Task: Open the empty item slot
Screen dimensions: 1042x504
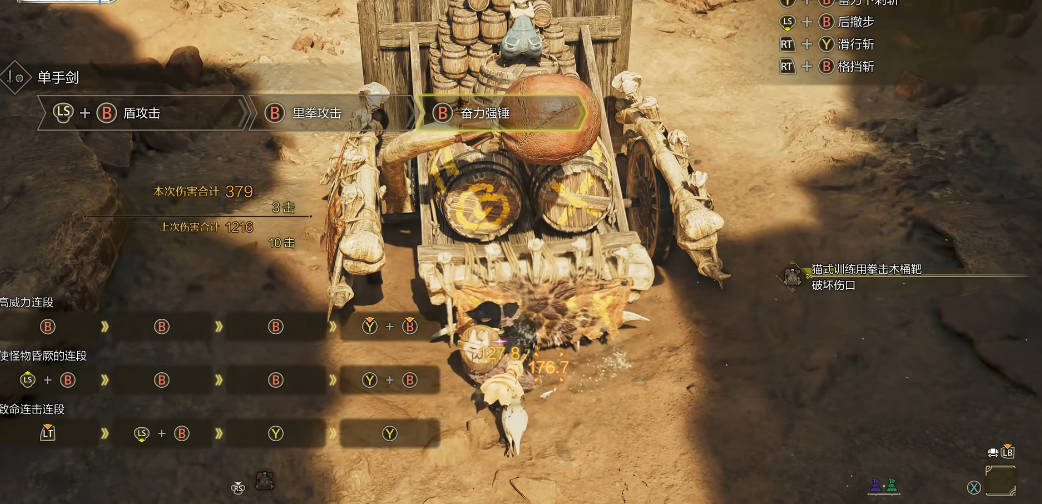Action: tap(1000, 480)
